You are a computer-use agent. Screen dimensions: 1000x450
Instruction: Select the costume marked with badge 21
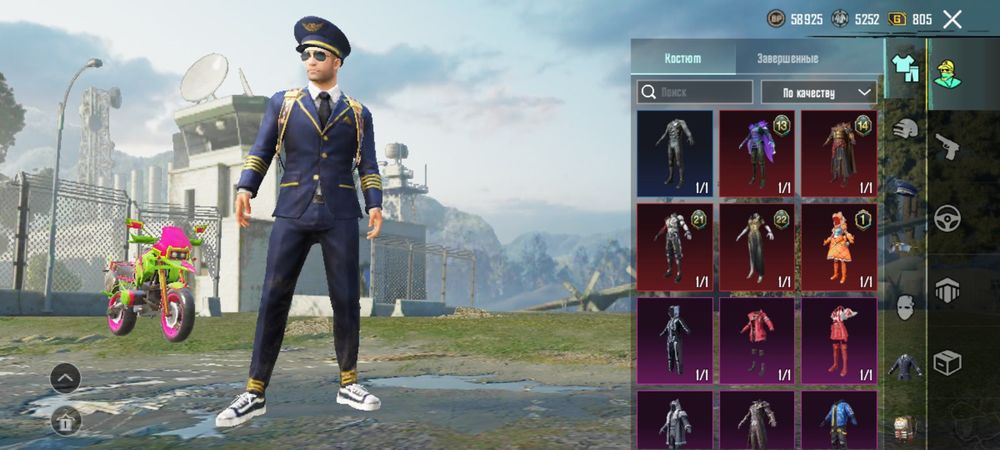(675, 246)
